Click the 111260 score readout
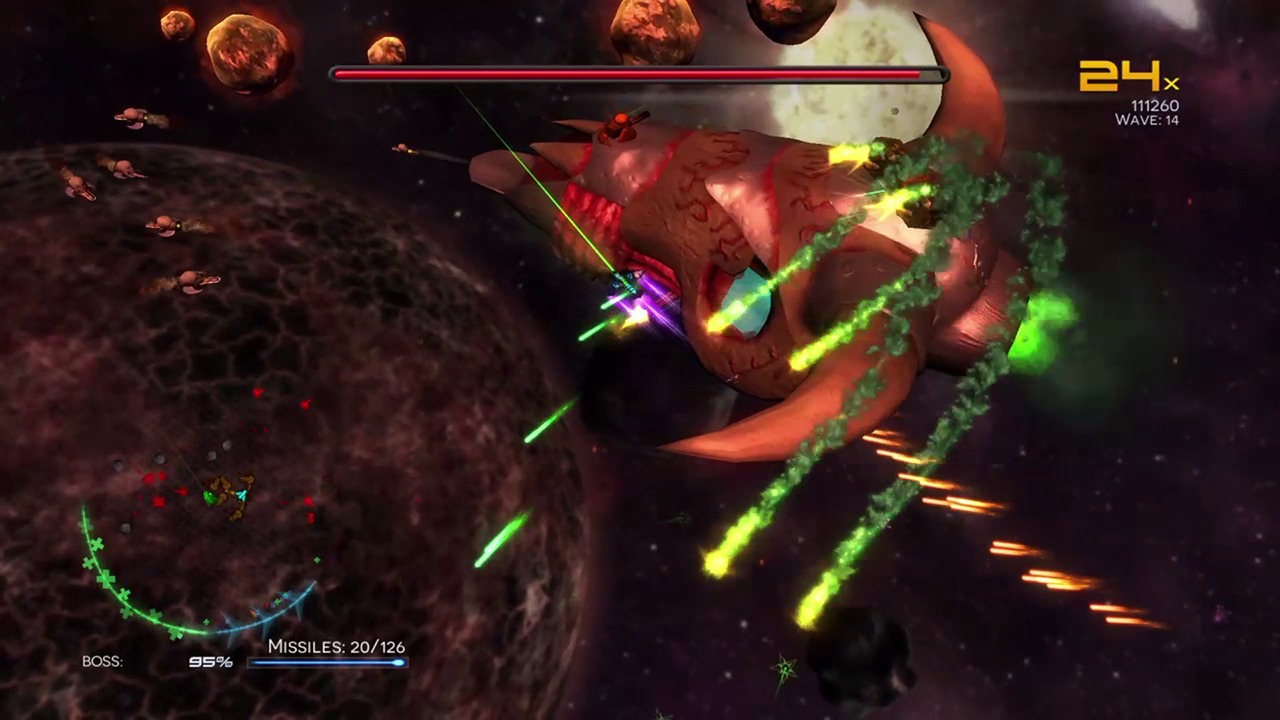 coord(1155,105)
